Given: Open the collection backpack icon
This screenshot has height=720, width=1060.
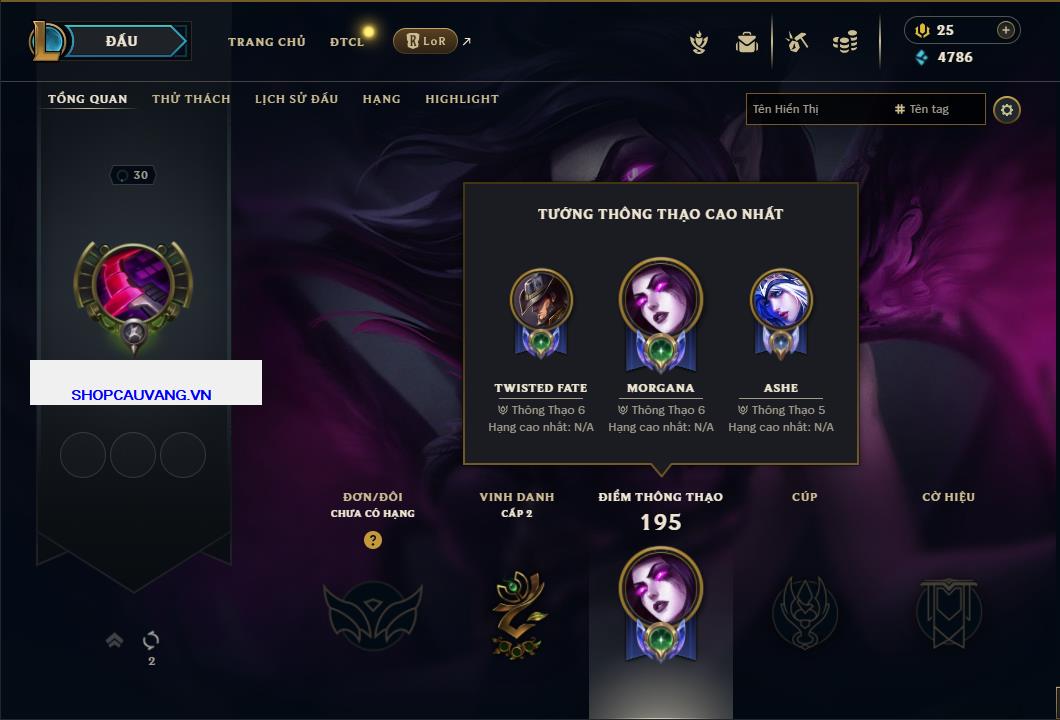Looking at the screenshot, I should pos(747,42).
